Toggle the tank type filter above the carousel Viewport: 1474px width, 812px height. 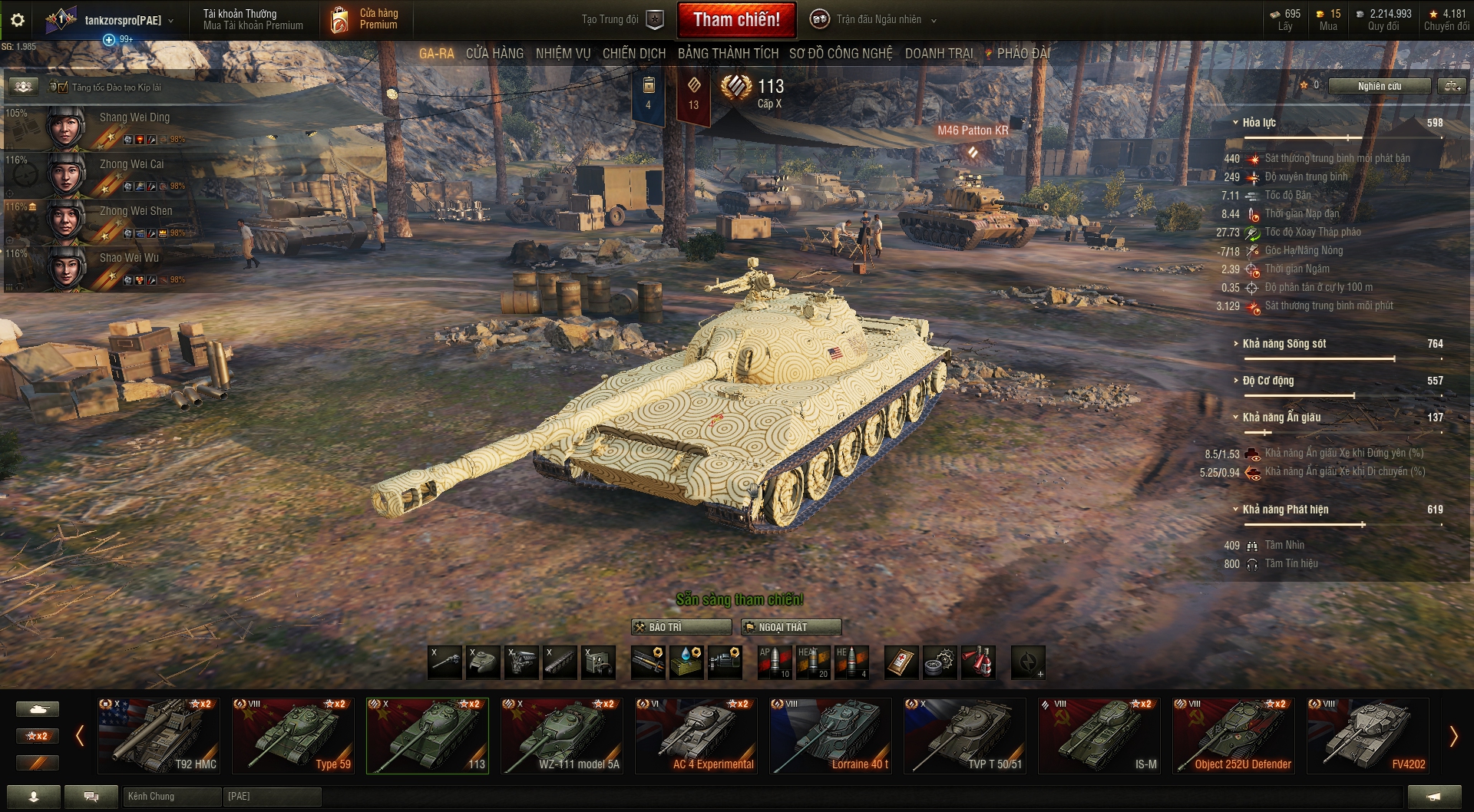tap(37, 708)
